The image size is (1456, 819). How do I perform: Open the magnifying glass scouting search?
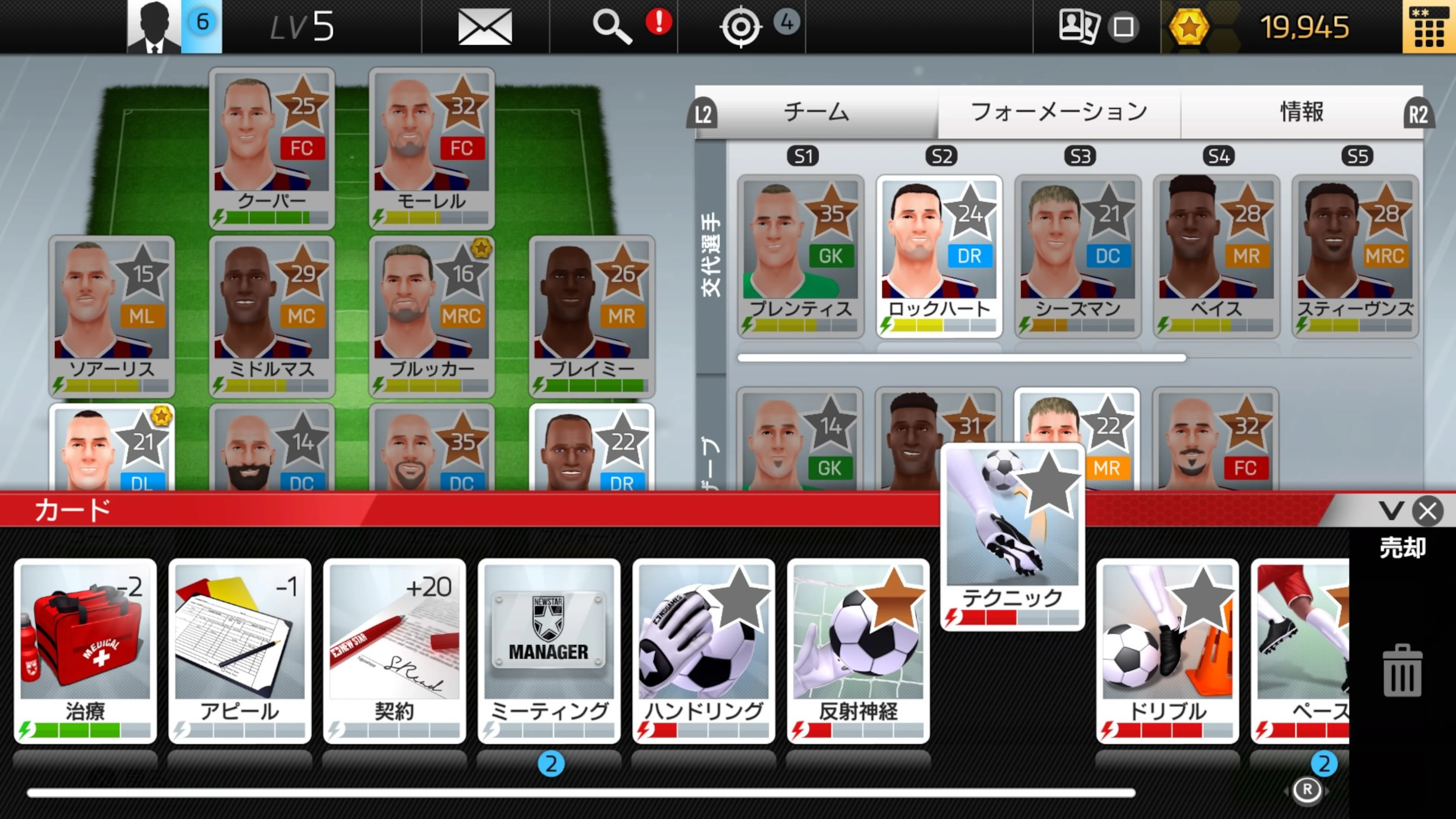point(612,27)
